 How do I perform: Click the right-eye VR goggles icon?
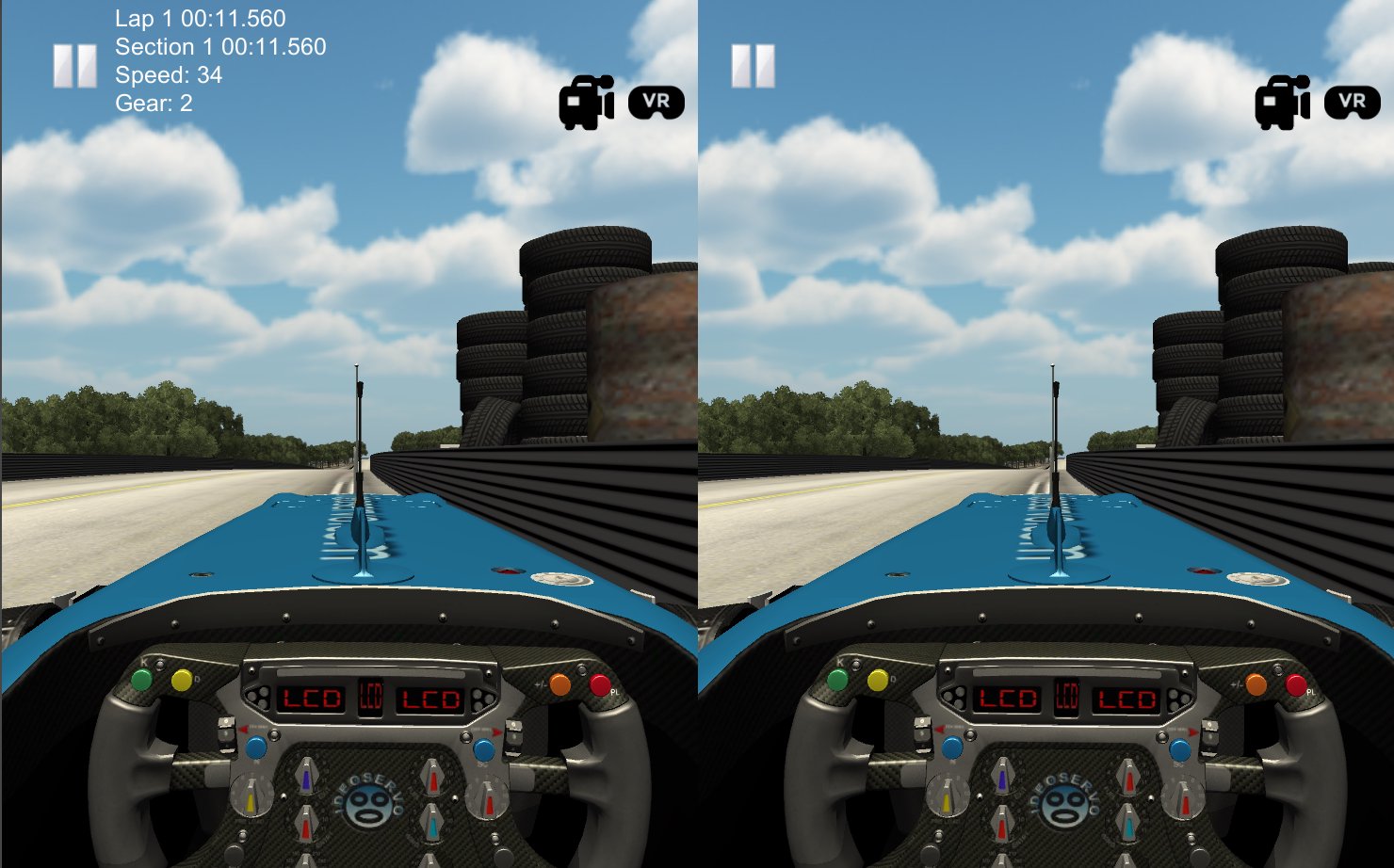click(x=1353, y=102)
